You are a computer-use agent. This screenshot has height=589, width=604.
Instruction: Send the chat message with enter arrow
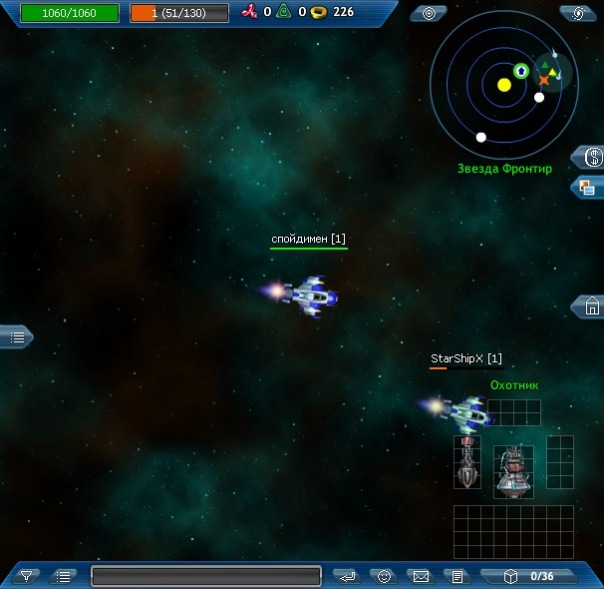point(346,576)
